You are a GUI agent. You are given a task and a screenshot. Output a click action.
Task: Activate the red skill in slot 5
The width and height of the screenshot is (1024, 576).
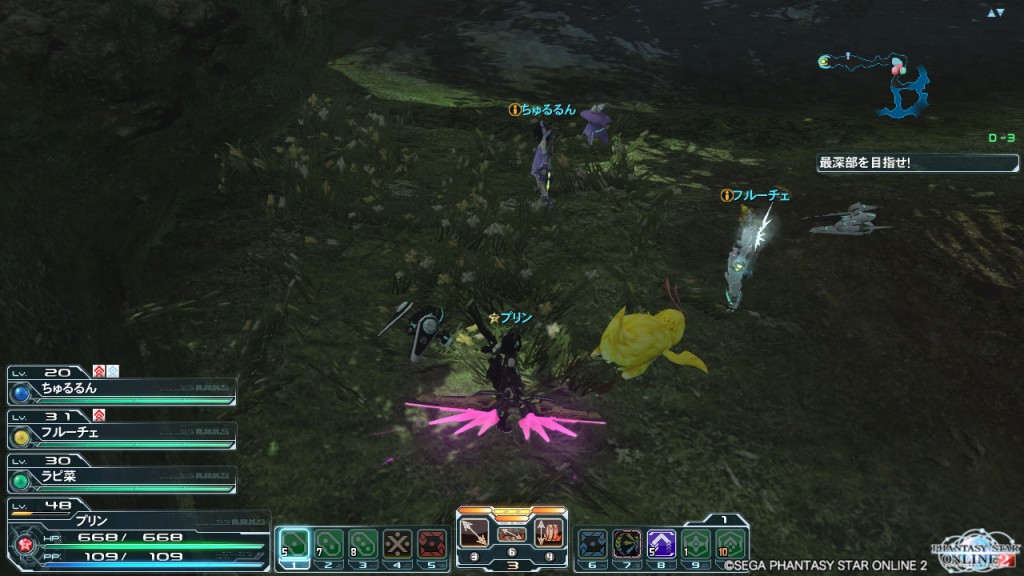pos(432,544)
